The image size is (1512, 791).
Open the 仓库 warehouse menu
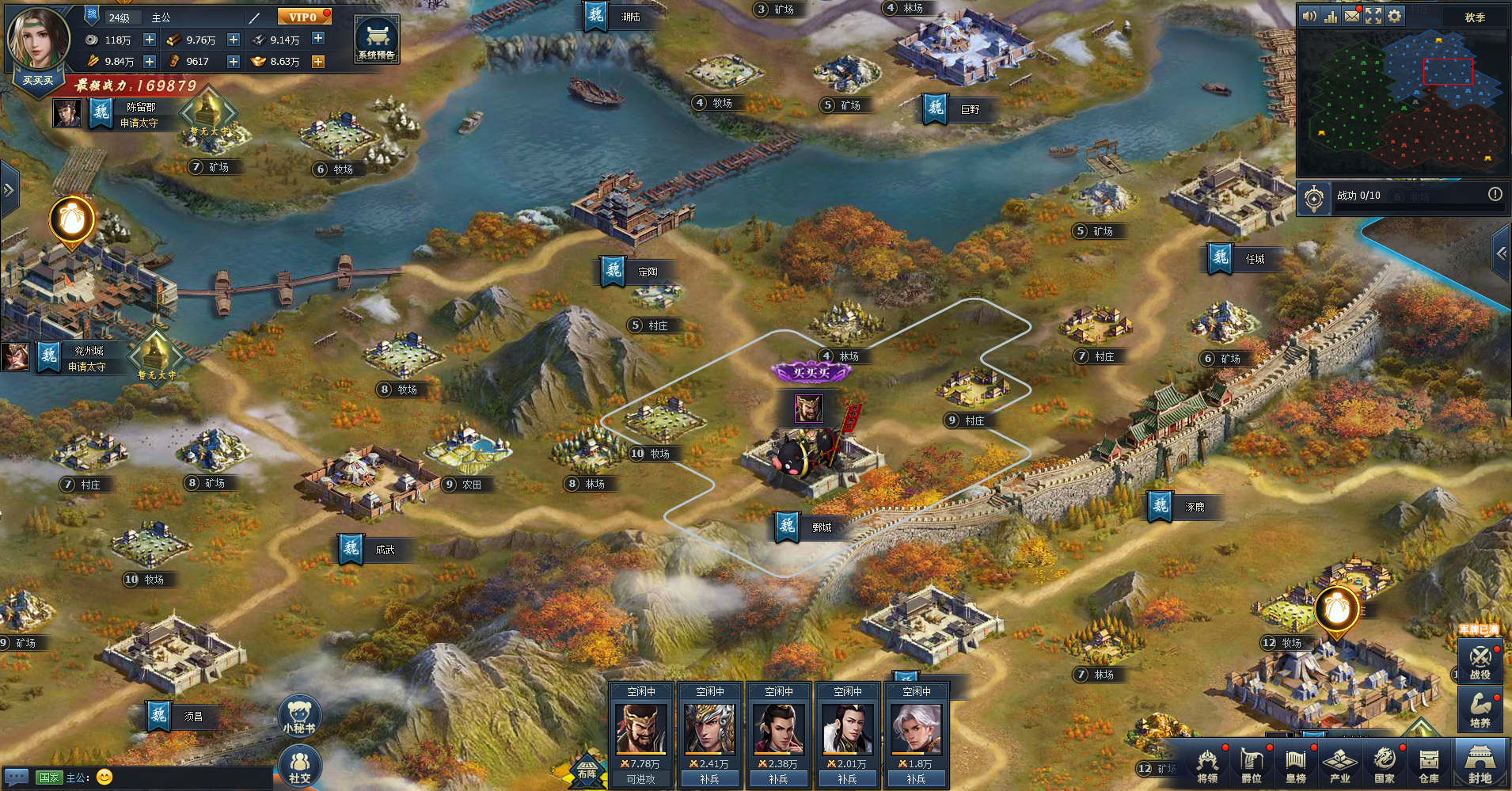point(1428,766)
